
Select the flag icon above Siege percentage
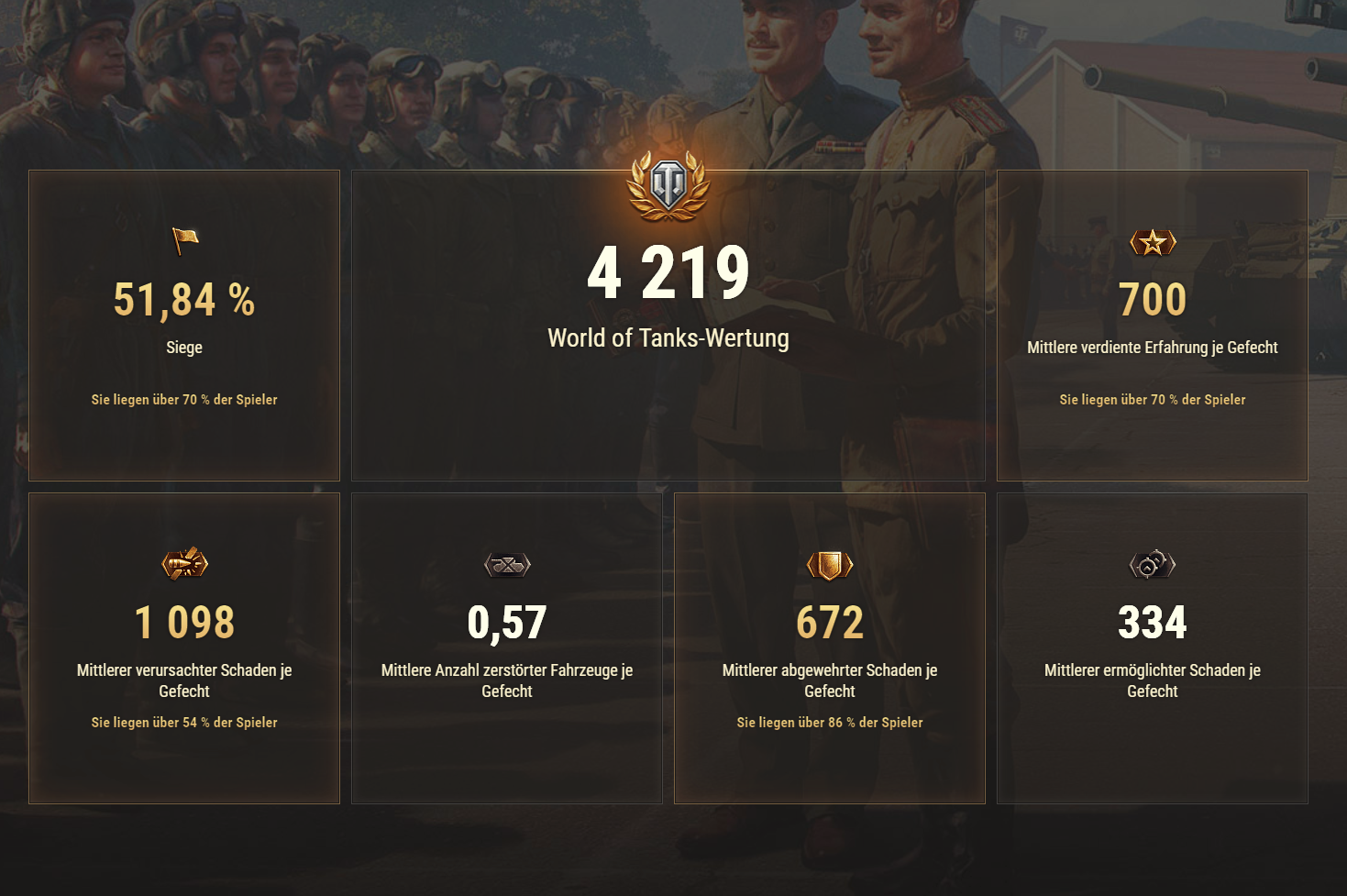point(184,241)
